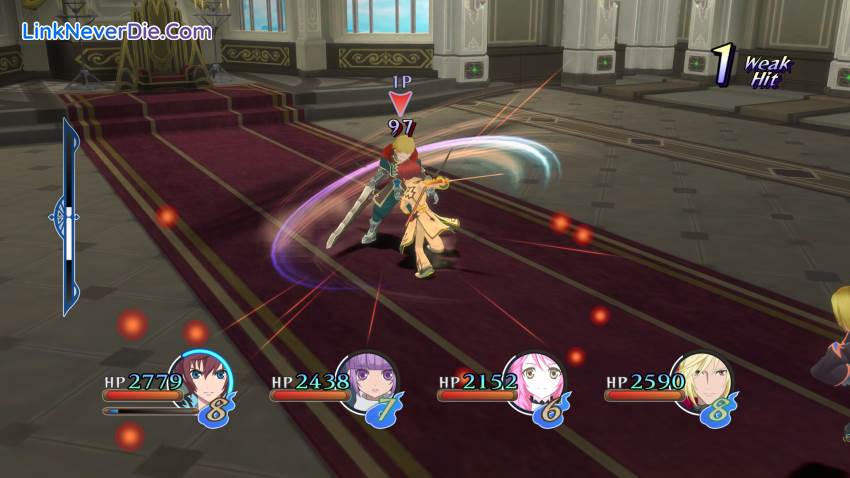Image resolution: width=850 pixels, height=478 pixels.
Task: Select the brown-haired character portrait
Action: (x=203, y=379)
